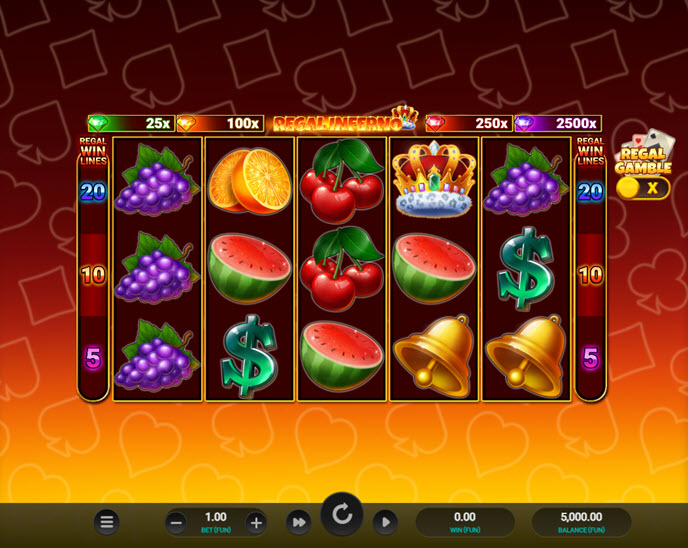
Task: Spin the reels with the circular arrow button
Action: click(342, 515)
